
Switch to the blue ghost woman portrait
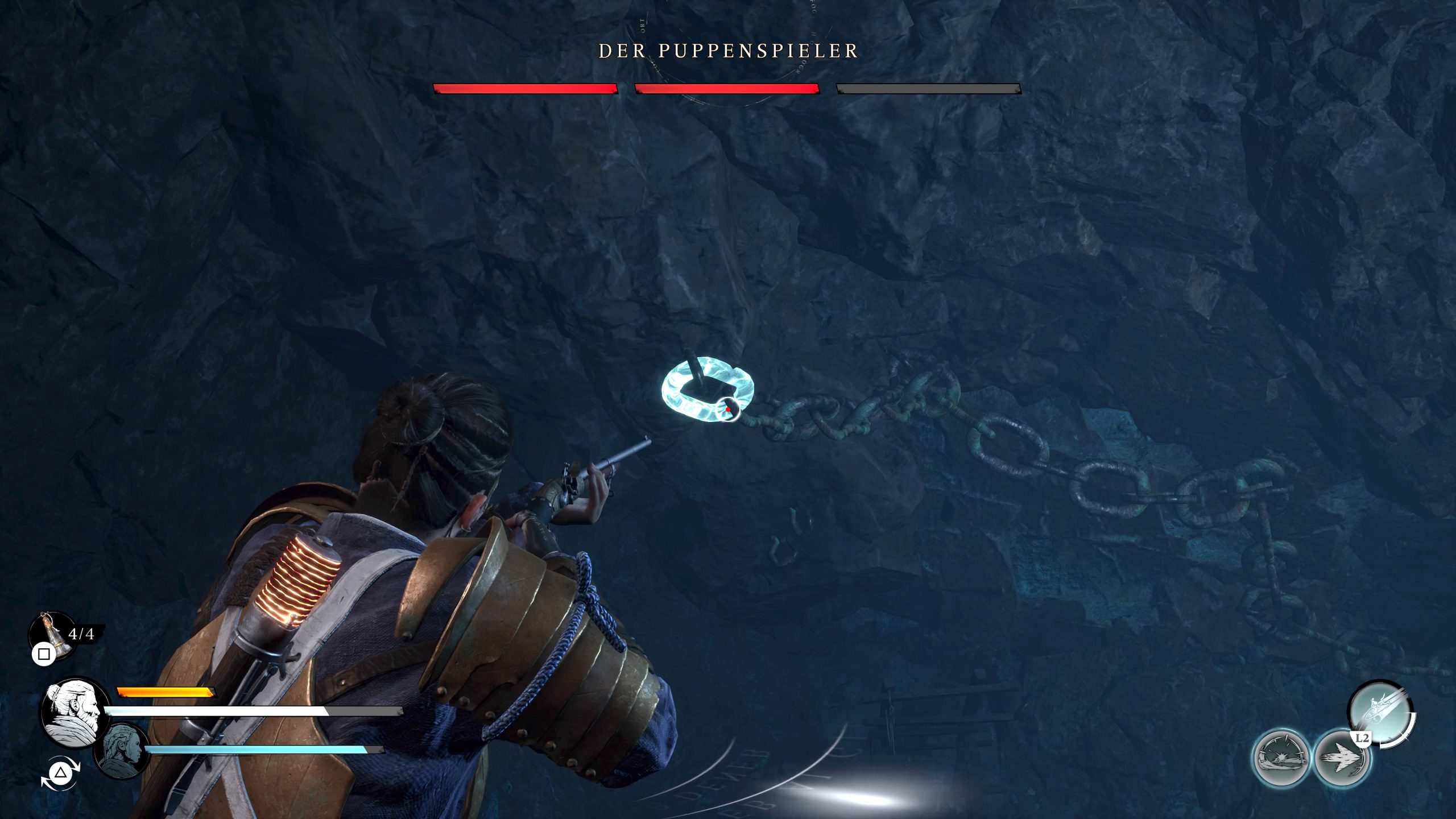tap(121, 751)
